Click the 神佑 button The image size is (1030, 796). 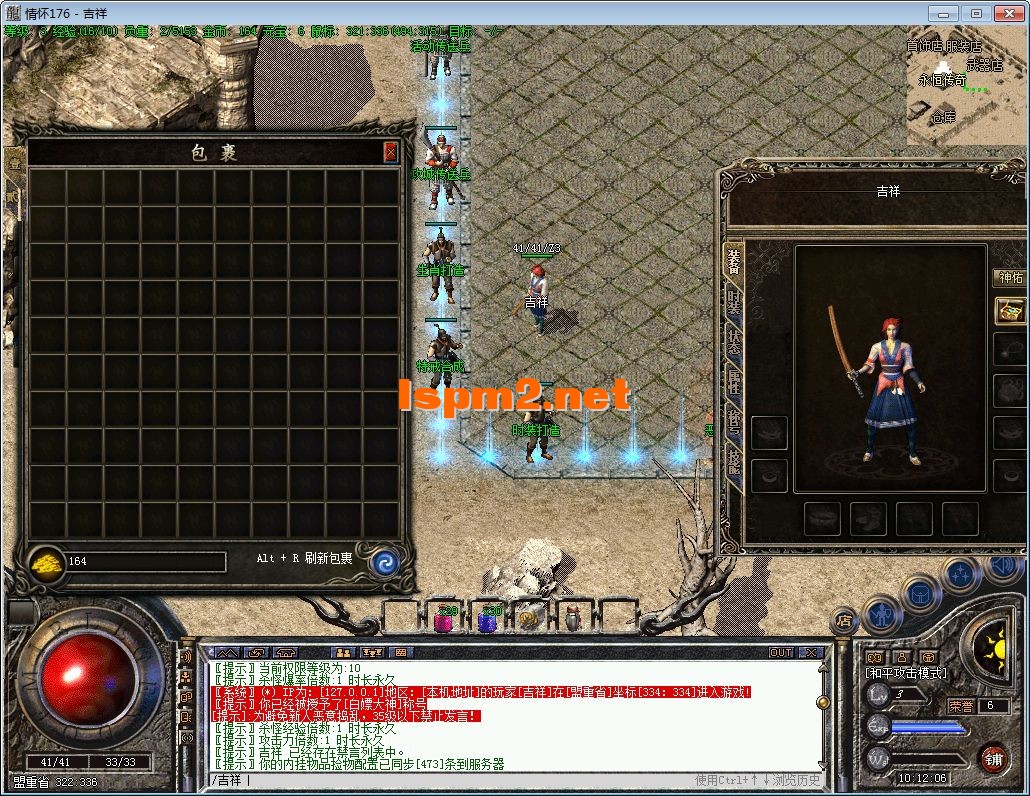click(x=1010, y=278)
